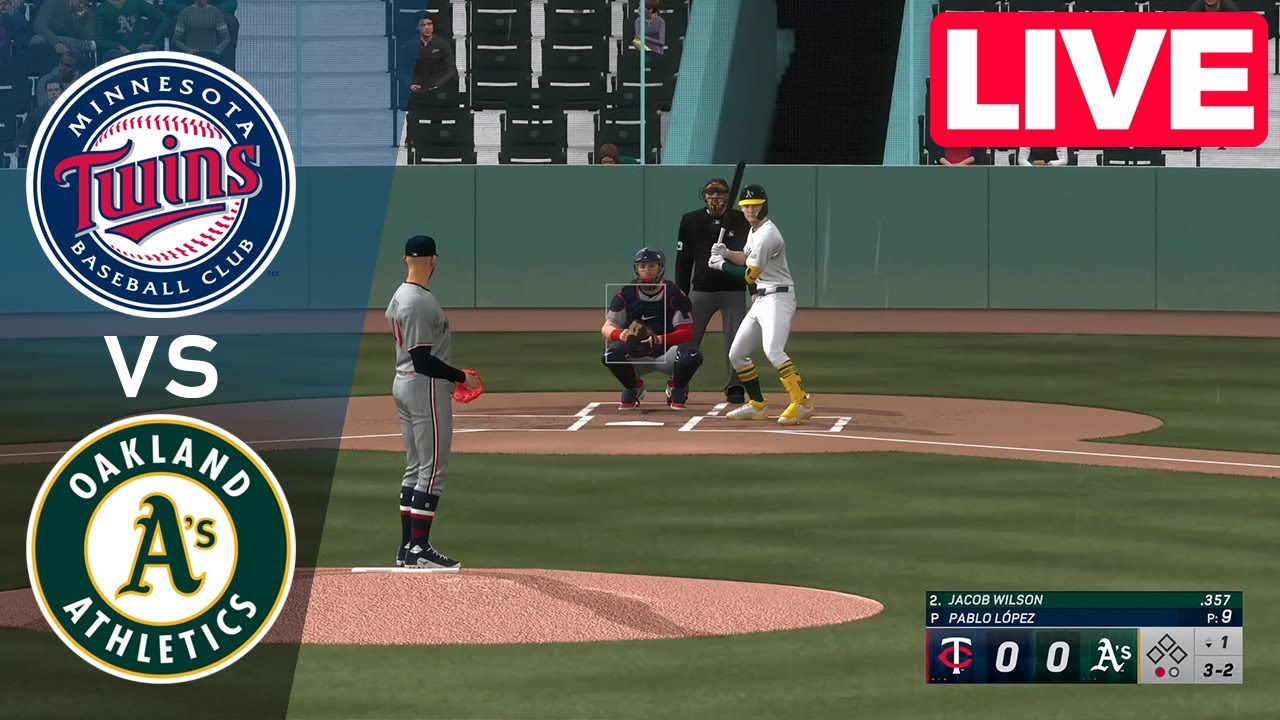This screenshot has width=1280, height=720.
Task: Click the .357 batting average value
Action: (1216, 600)
